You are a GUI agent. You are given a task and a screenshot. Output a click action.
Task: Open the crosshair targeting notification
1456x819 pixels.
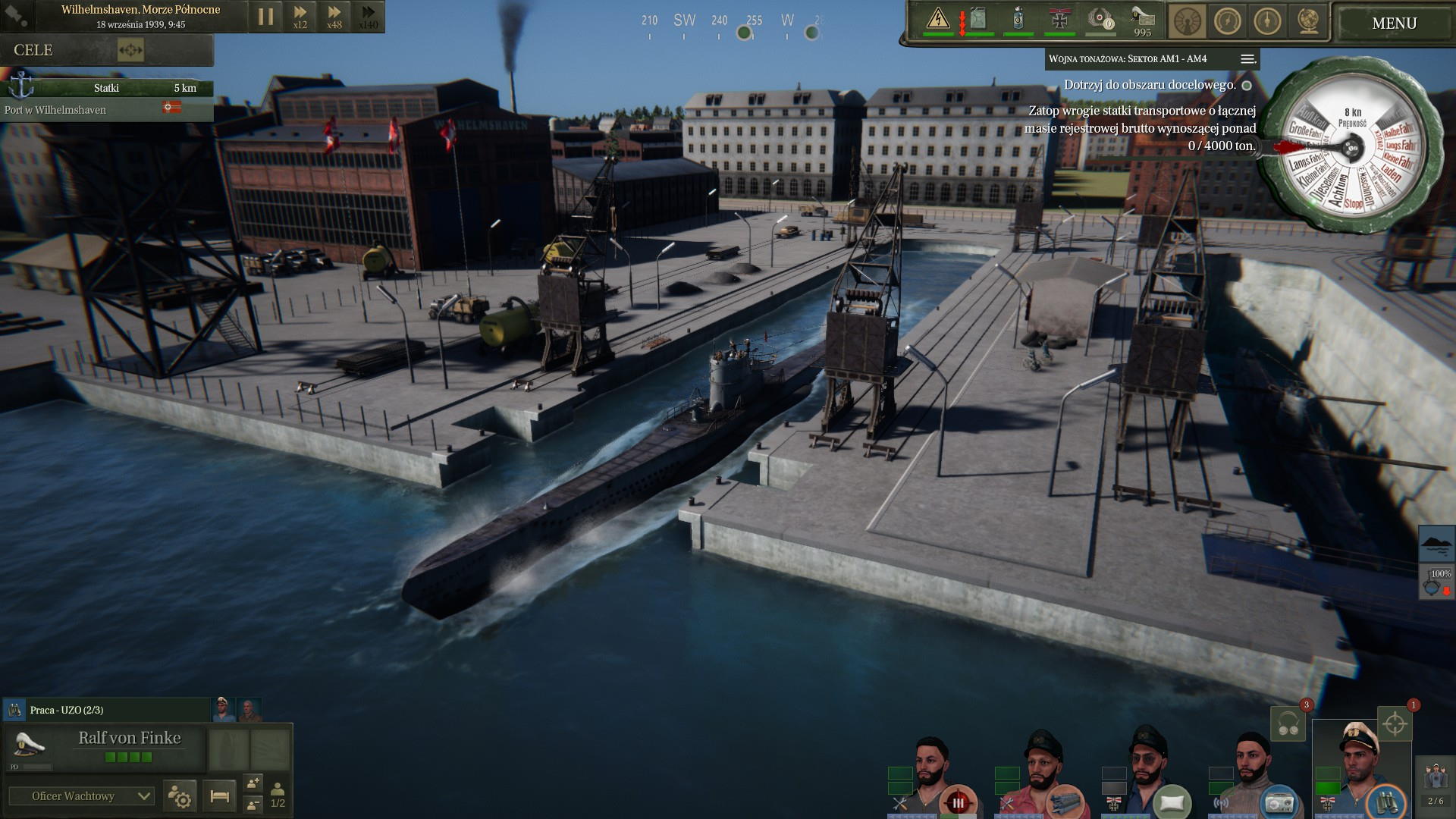(1394, 723)
